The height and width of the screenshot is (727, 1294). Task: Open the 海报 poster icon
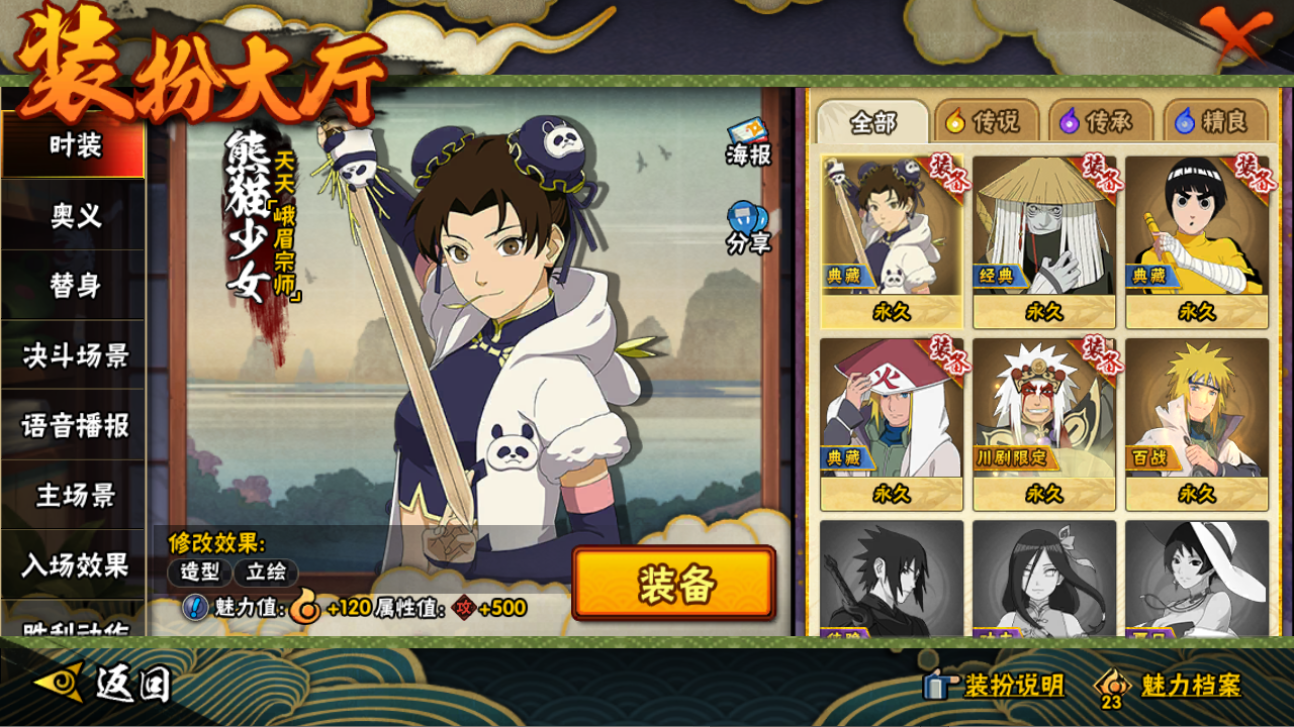click(x=748, y=143)
